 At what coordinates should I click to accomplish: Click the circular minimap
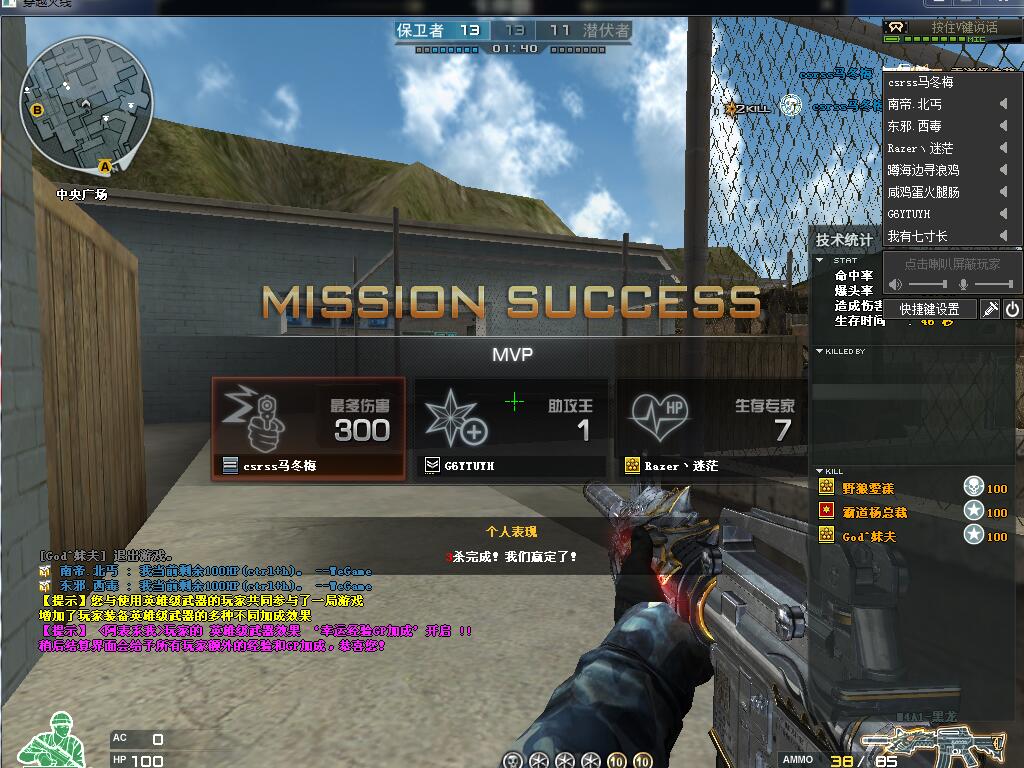[88, 102]
